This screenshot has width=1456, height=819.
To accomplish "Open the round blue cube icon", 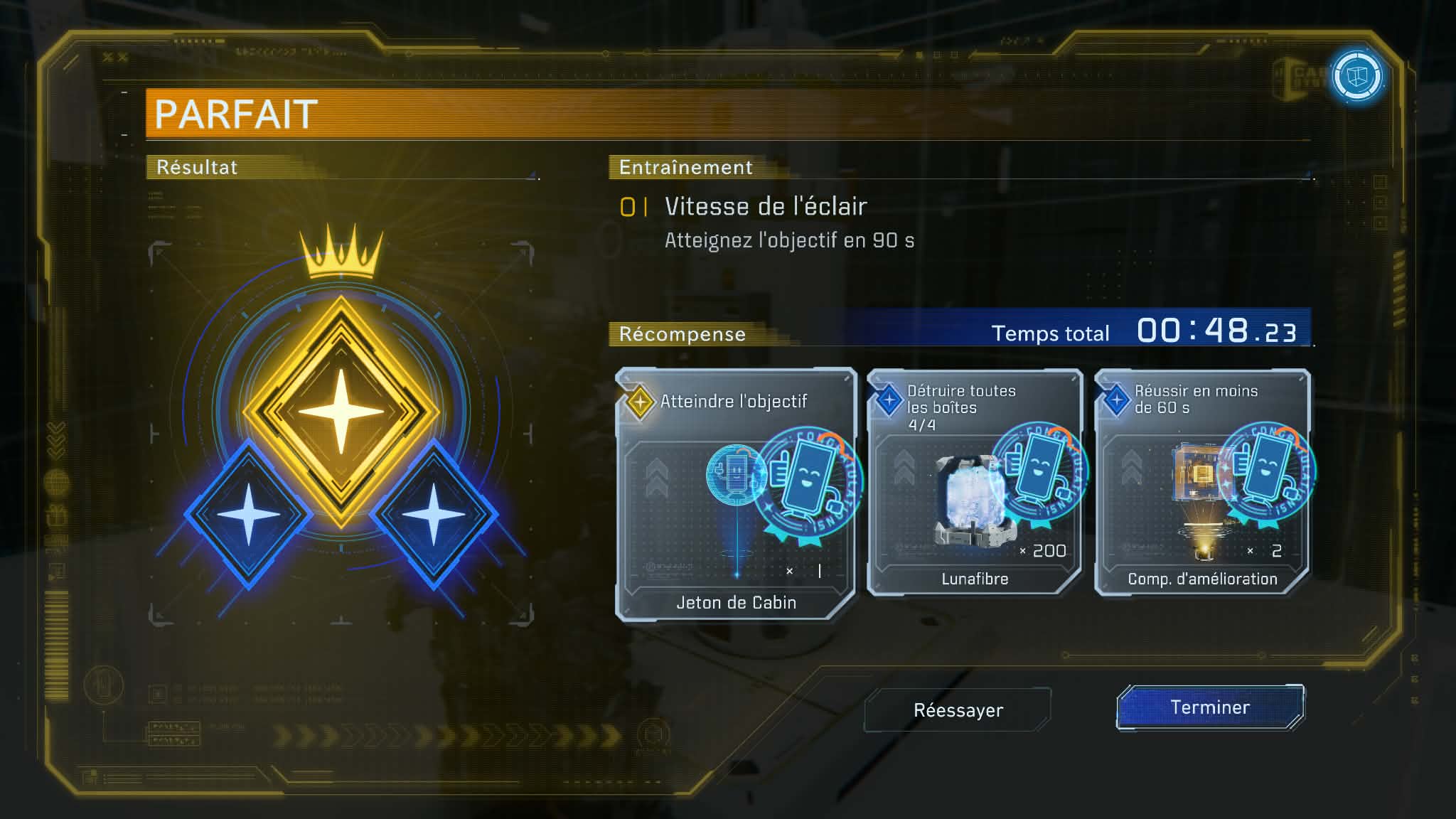I will [x=1357, y=76].
